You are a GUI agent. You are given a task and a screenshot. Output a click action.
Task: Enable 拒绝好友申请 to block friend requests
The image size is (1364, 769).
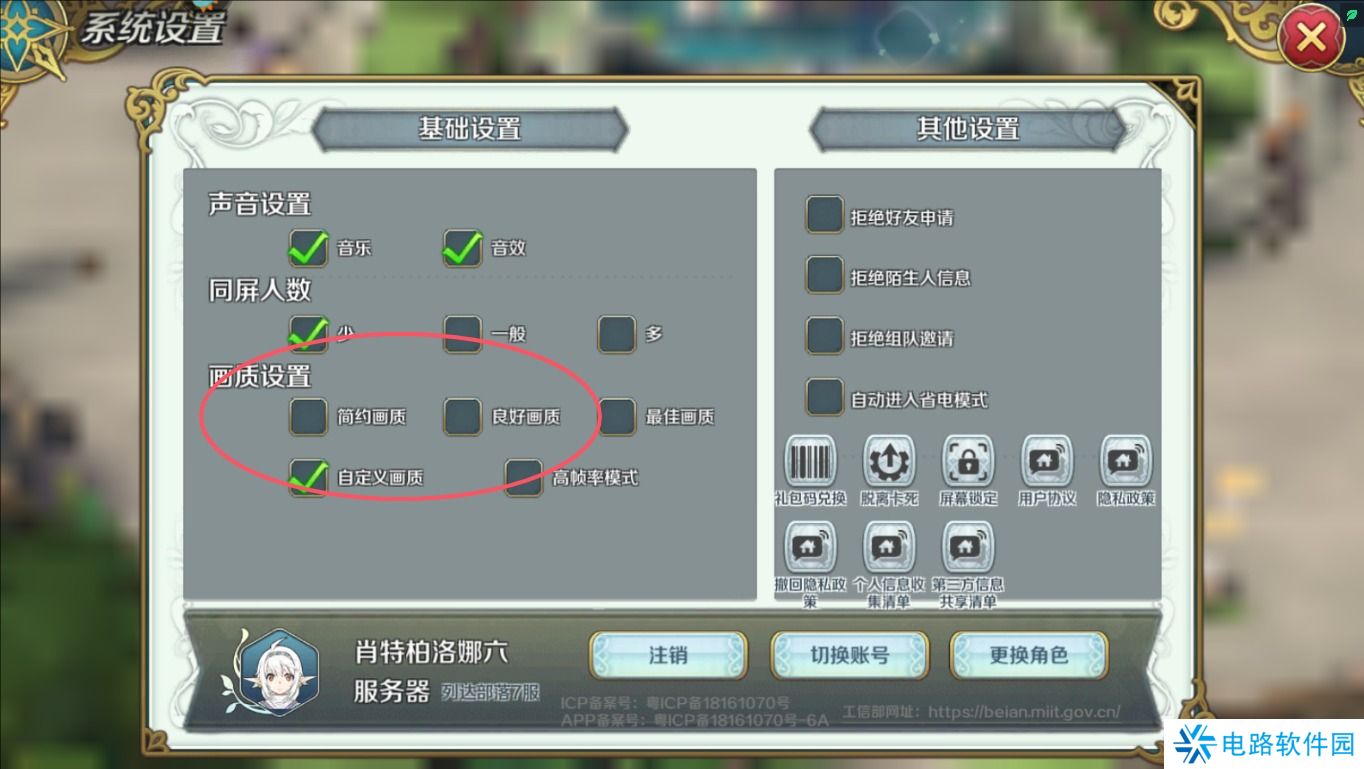[824, 214]
